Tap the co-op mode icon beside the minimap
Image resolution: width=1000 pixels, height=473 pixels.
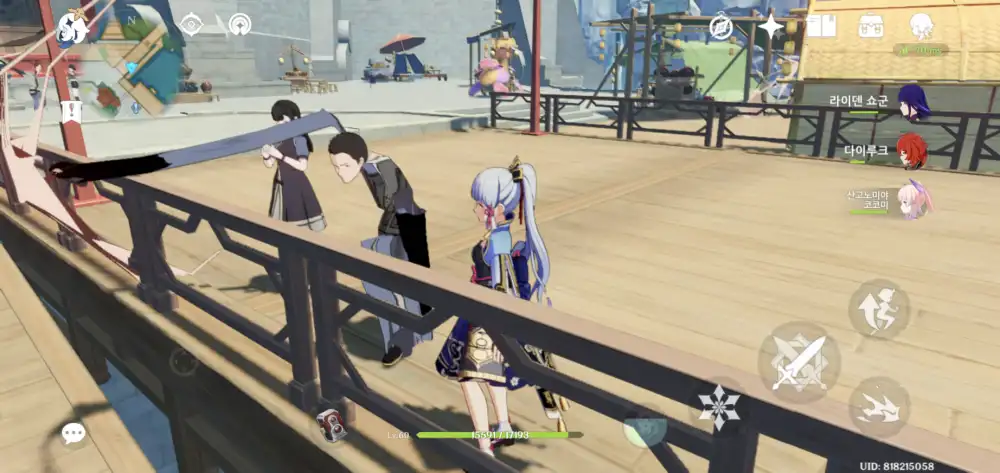tap(240, 24)
